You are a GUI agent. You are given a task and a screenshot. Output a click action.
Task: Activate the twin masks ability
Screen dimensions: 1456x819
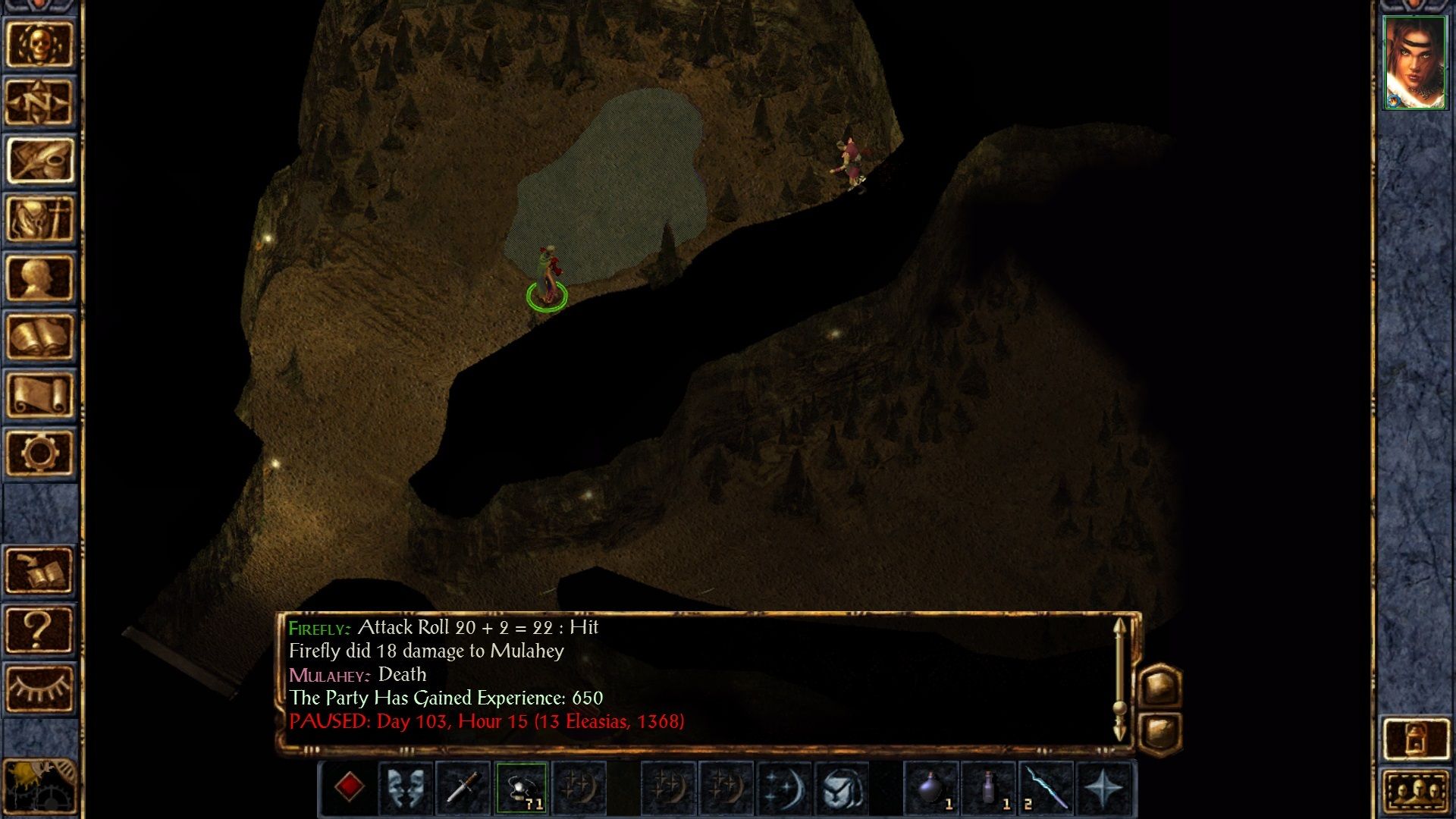406,788
